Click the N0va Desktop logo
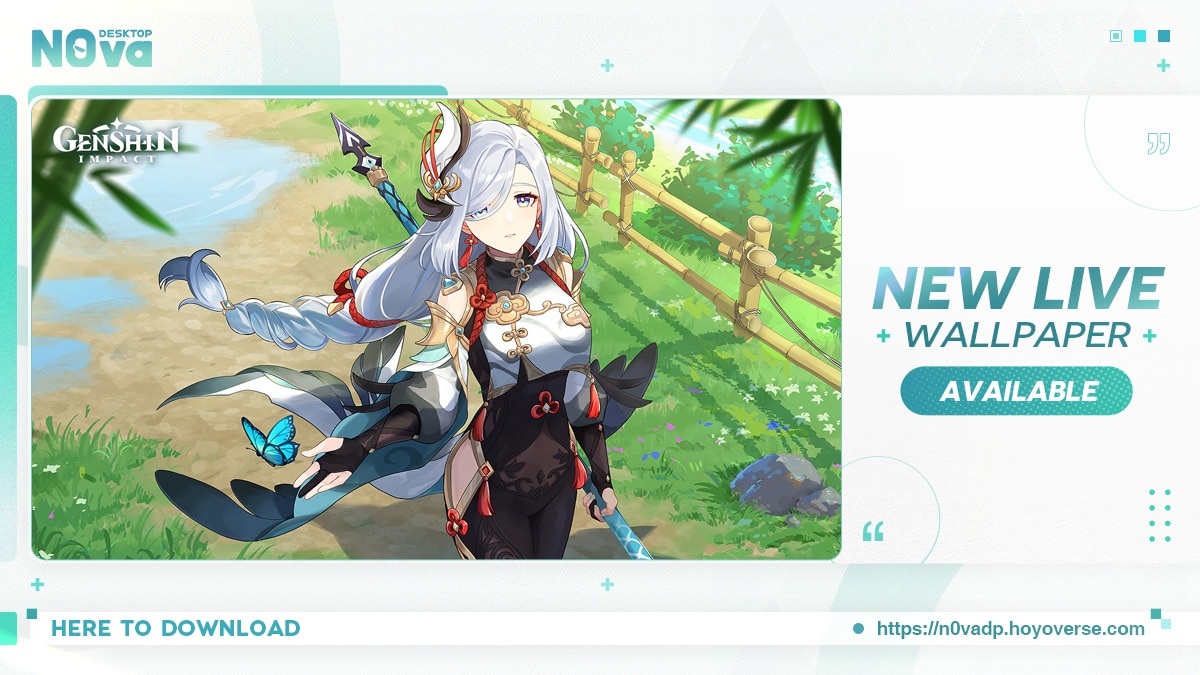Screen dimensions: 1200x675 coord(92,46)
